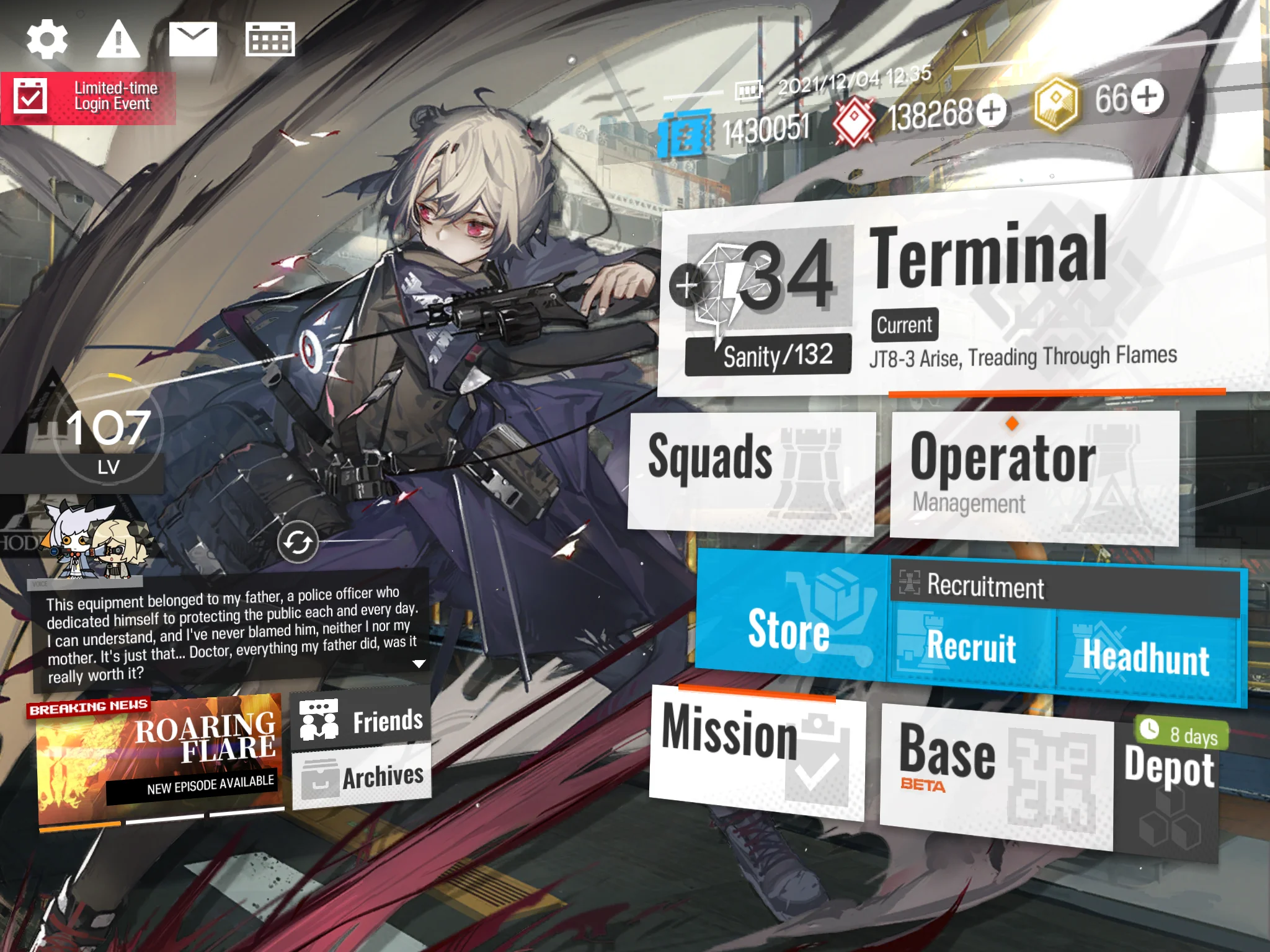Open the warning triangle announcements
Image resolution: width=1270 pixels, height=952 pixels.
[118, 39]
